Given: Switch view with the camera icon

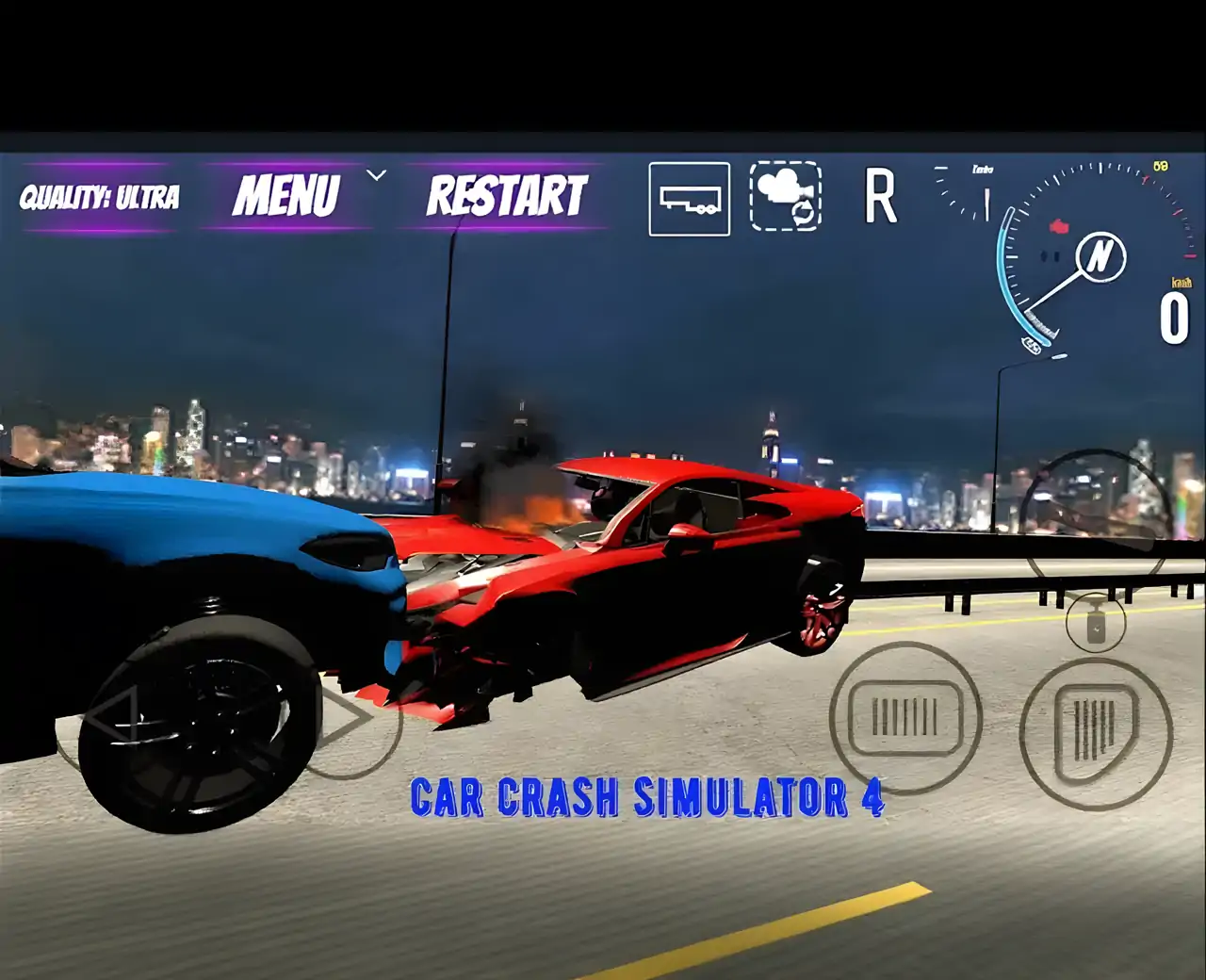Looking at the screenshot, I should [785, 196].
